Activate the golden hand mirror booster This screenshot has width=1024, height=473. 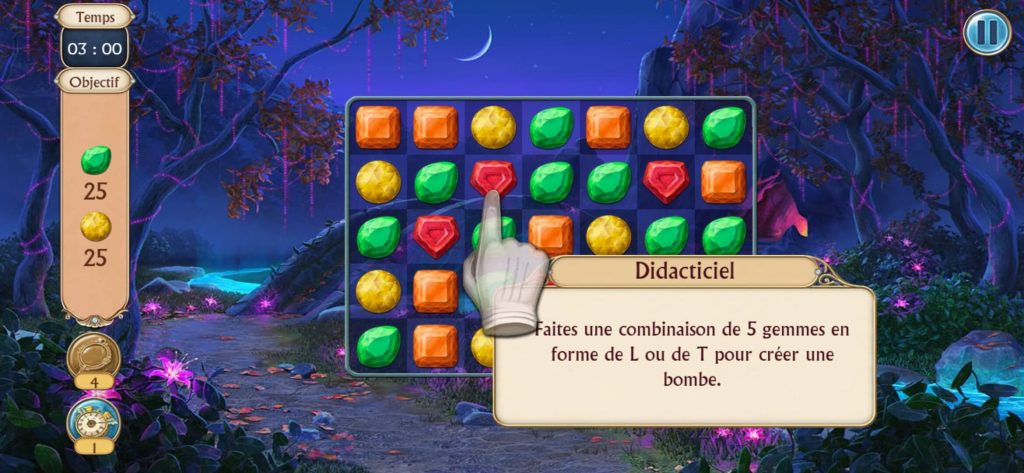pos(94,357)
